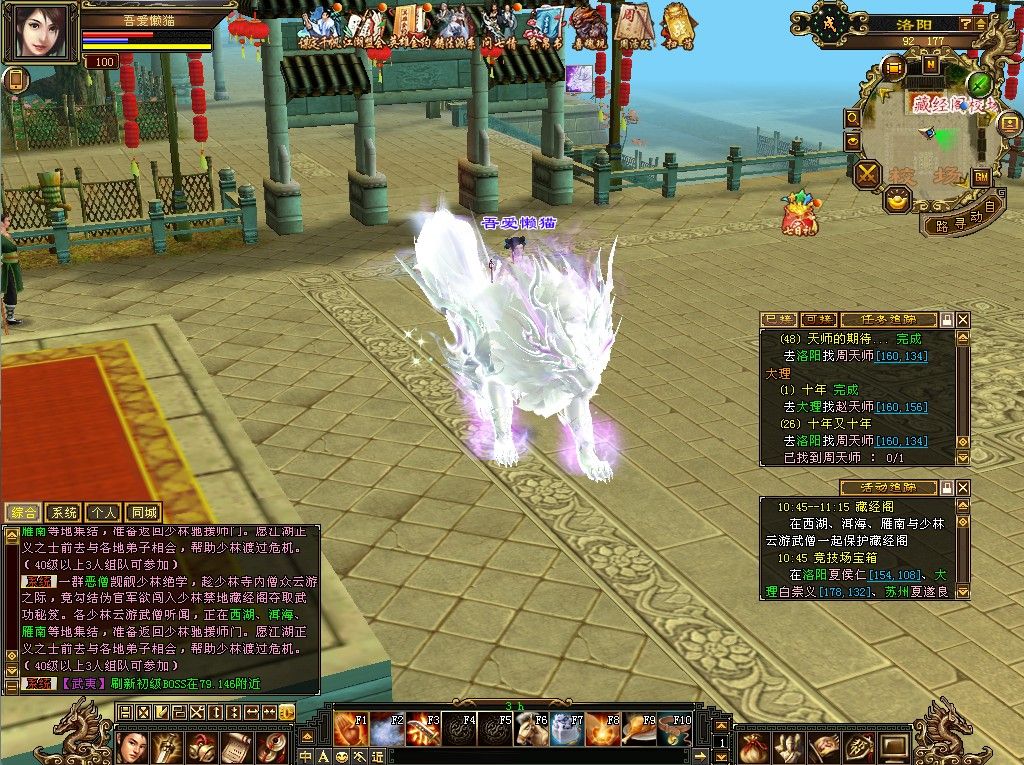This screenshot has width=1024, height=765.
Task: Toggle the lock on the 活动追踪 panel
Action: (946, 488)
